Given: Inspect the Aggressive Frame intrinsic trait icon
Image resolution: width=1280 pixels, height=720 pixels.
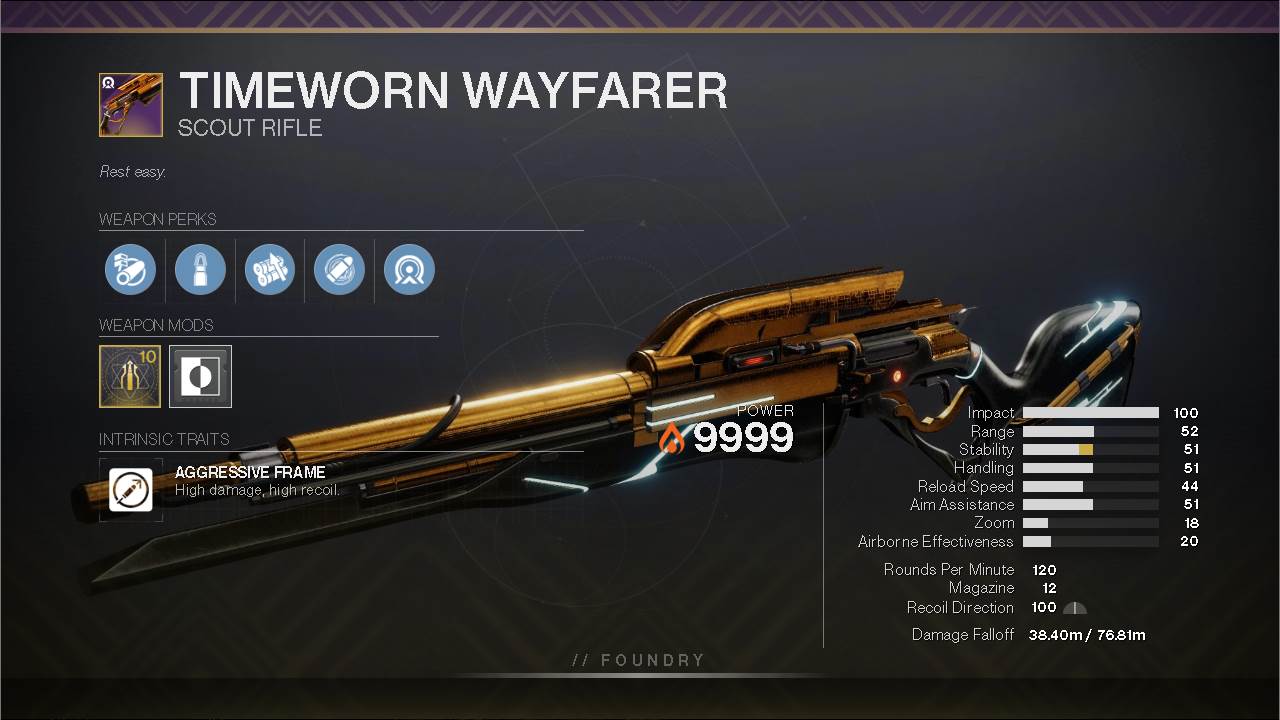Looking at the screenshot, I should pyautogui.click(x=131, y=490).
